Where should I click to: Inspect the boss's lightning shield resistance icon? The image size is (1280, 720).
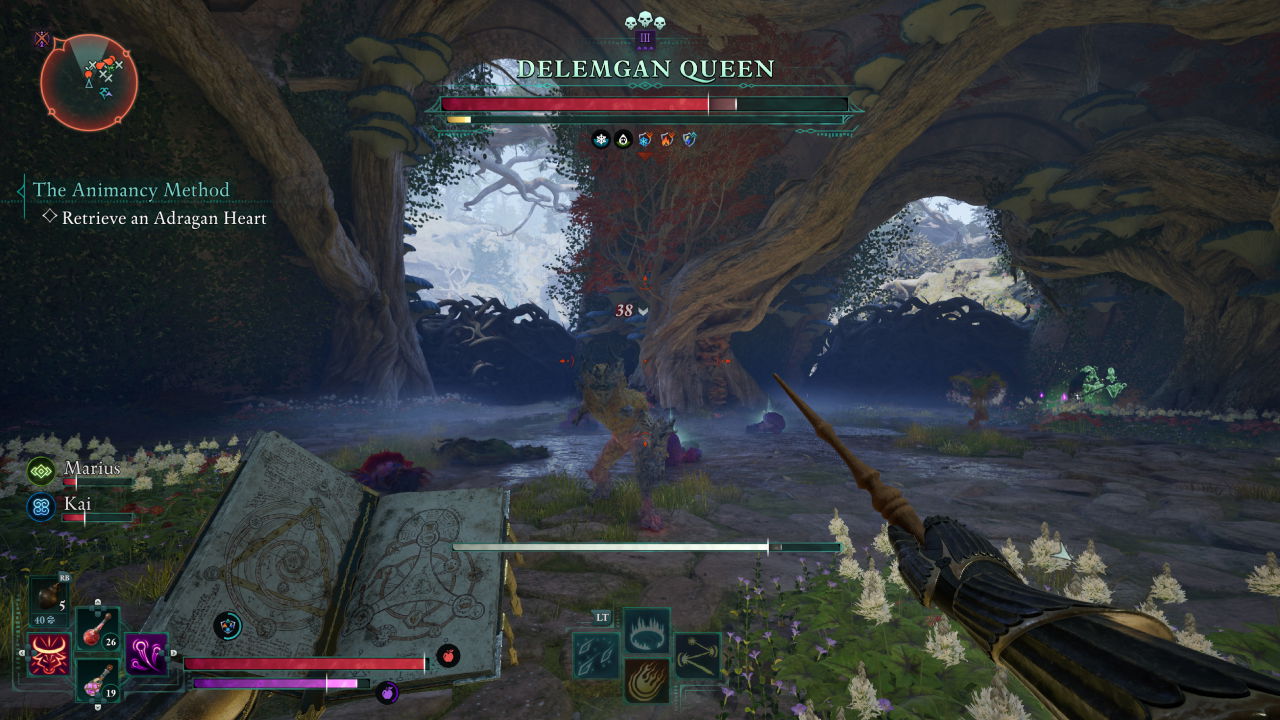(689, 140)
